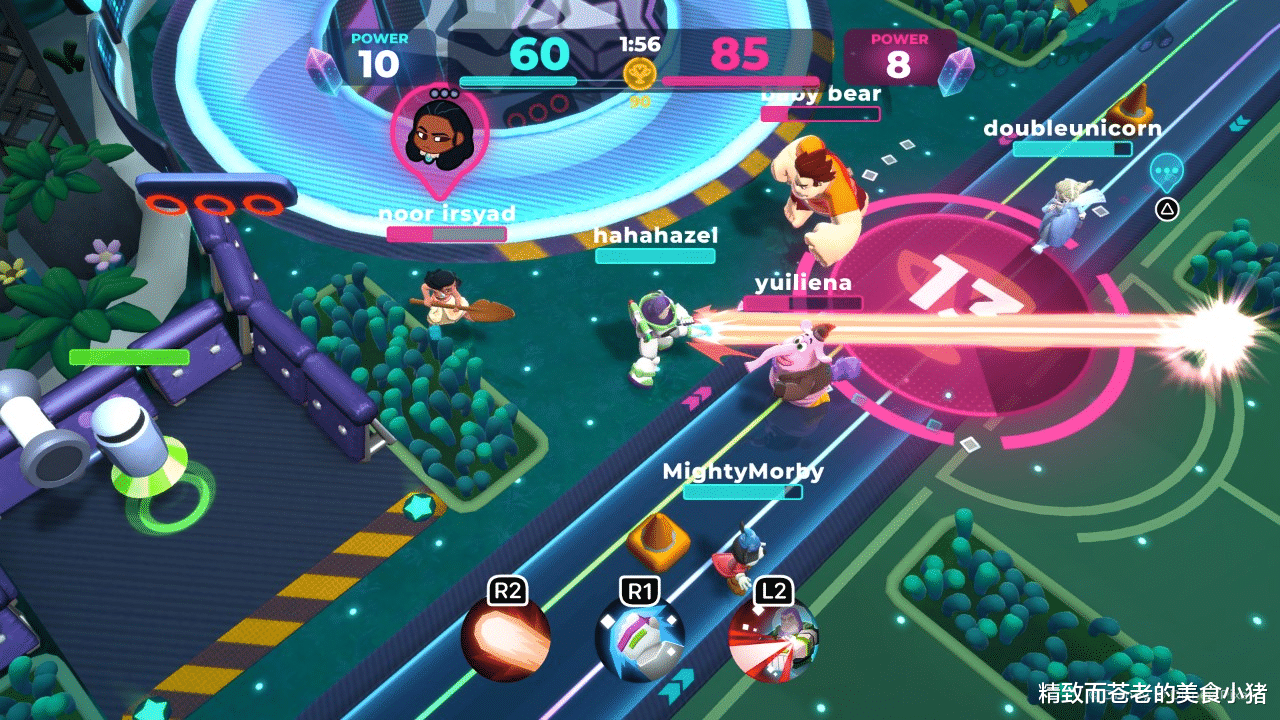
Task: Click the player name doubleunicorn
Action: 1072,129
